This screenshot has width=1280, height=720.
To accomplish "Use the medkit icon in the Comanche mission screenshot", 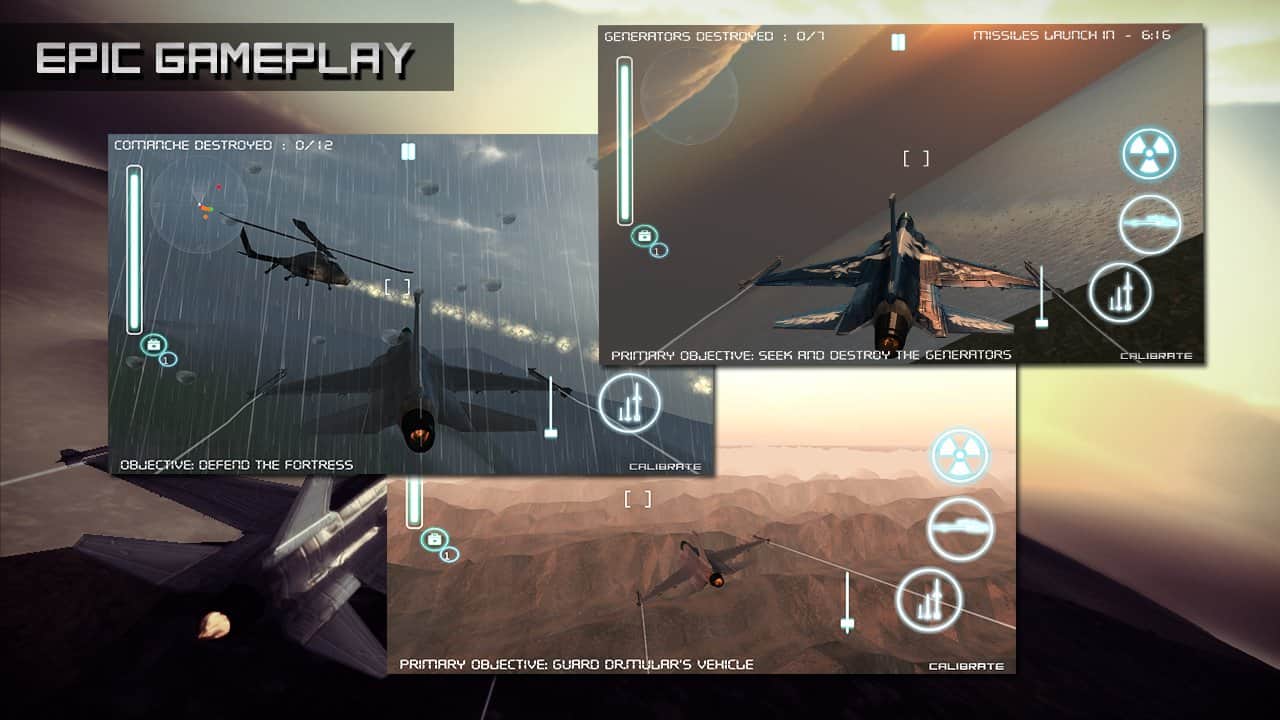I will coord(154,345).
